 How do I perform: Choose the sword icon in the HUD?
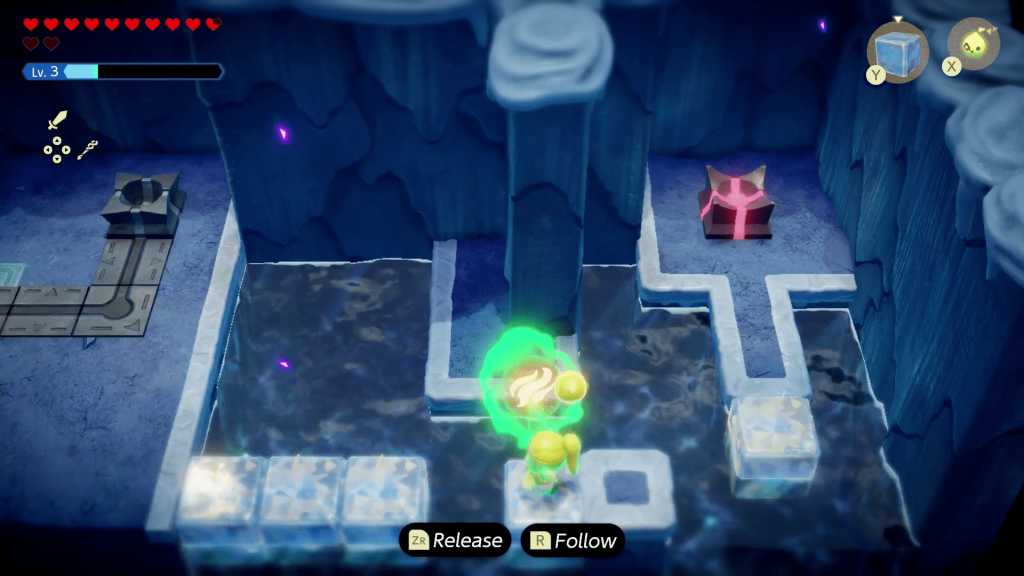[x=57, y=121]
